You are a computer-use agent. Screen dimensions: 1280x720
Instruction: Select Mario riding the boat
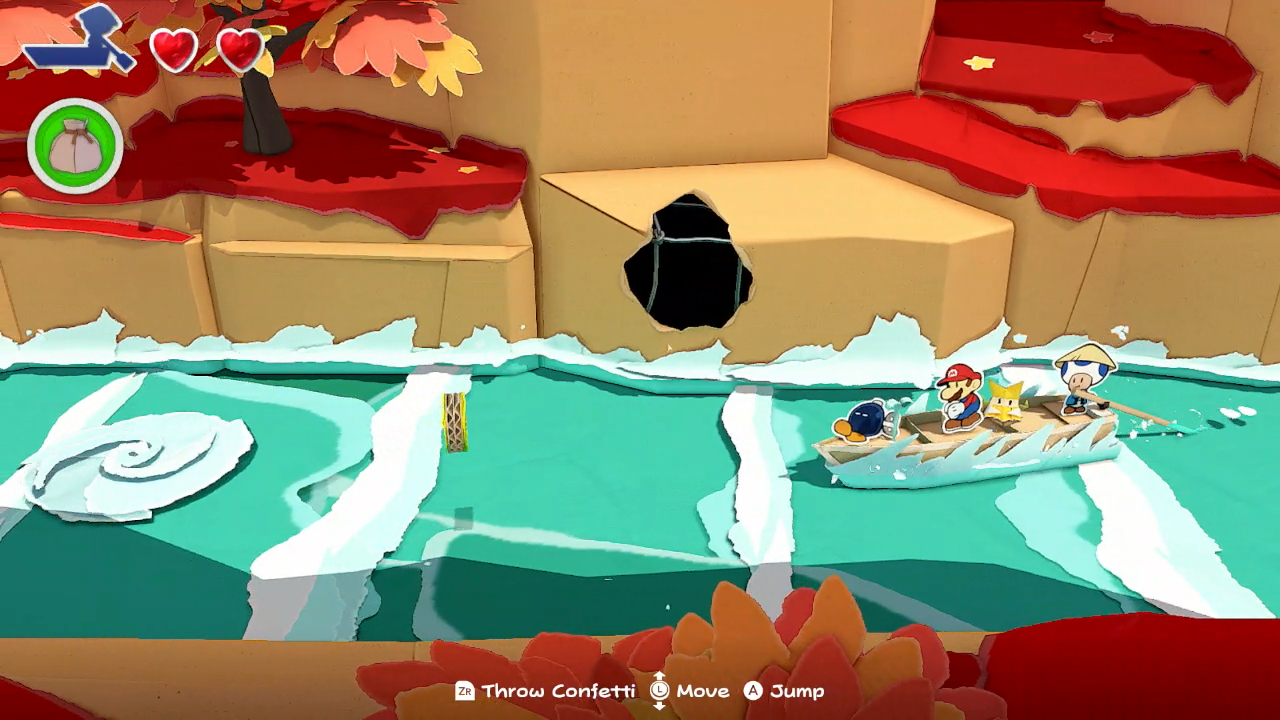click(x=957, y=398)
